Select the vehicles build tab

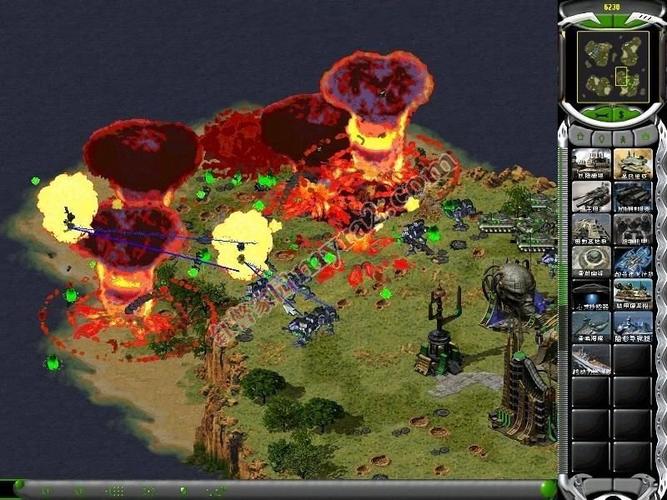[646, 136]
